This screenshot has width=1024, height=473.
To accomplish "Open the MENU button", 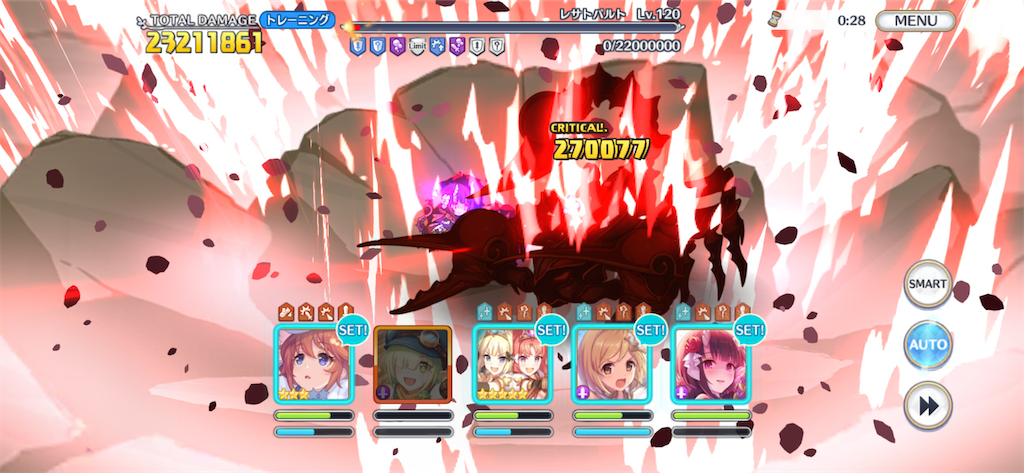I will pyautogui.click(x=915, y=20).
